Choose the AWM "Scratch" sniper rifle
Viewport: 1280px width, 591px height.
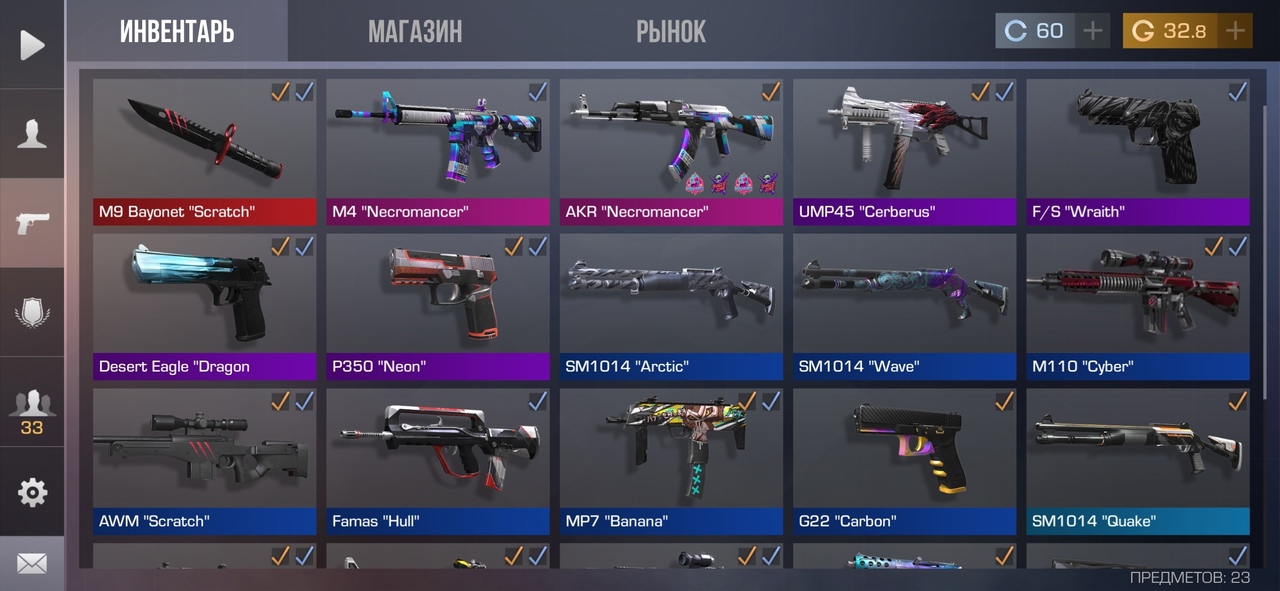pos(204,460)
